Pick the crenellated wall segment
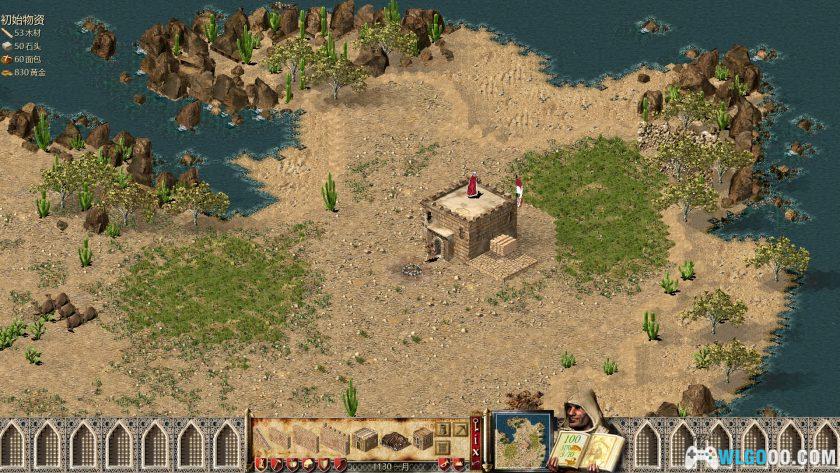 [x=336, y=438]
